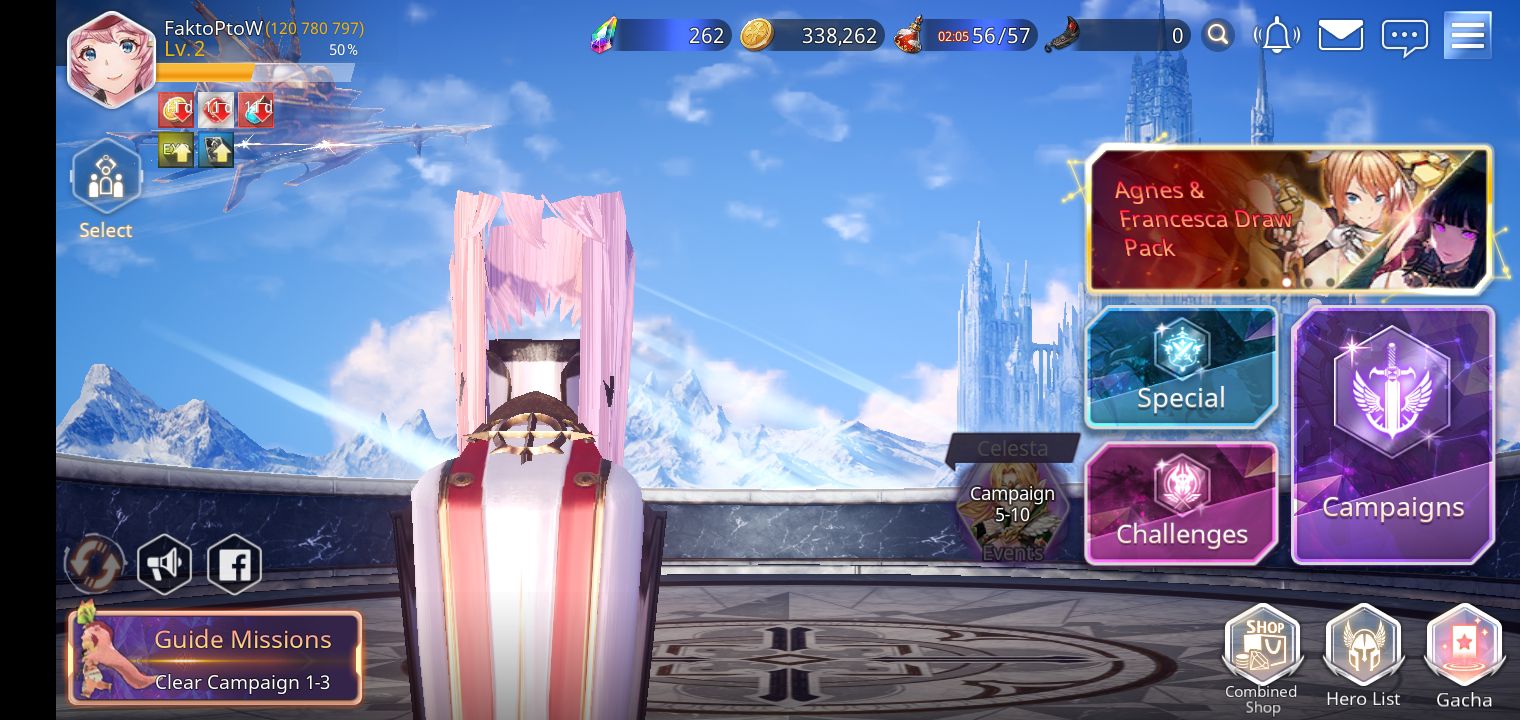The width and height of the screenshot is (1520, 720).
Task: Toggle the announcements megaphone
Action: pyautogui.click(x=165, y=563)
